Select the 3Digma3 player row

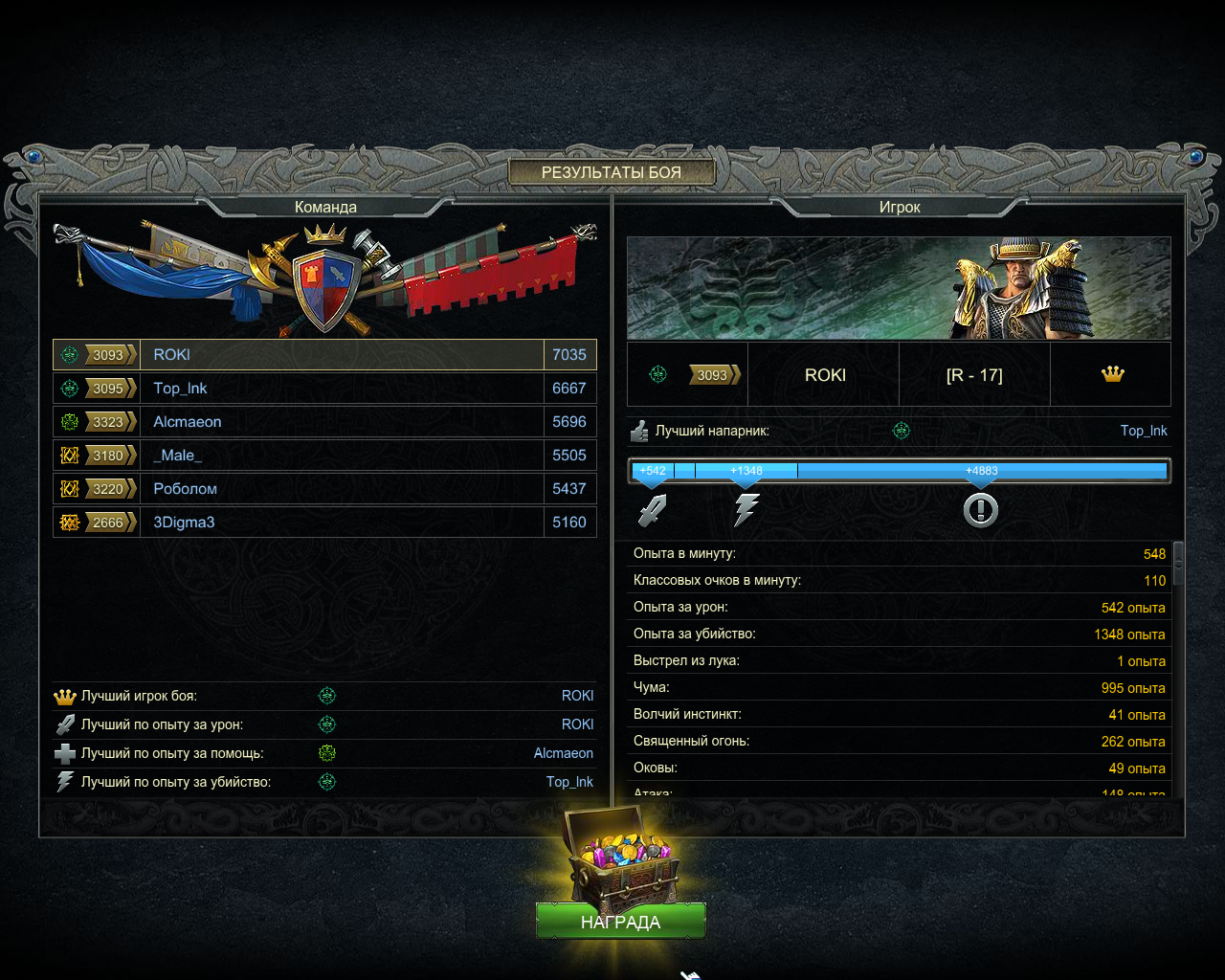pos(325,523)
